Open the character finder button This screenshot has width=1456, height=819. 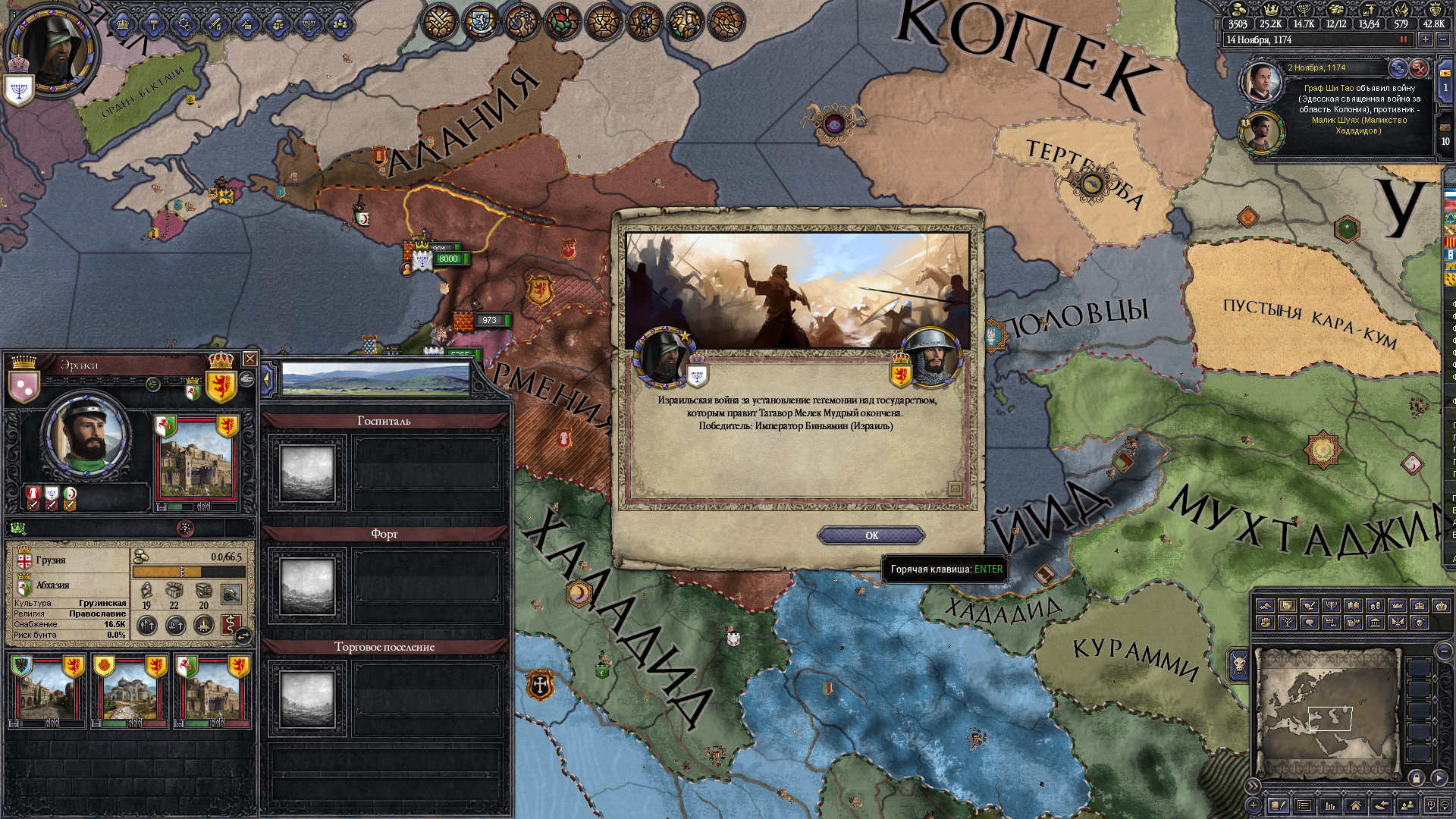coord(1407,805)
